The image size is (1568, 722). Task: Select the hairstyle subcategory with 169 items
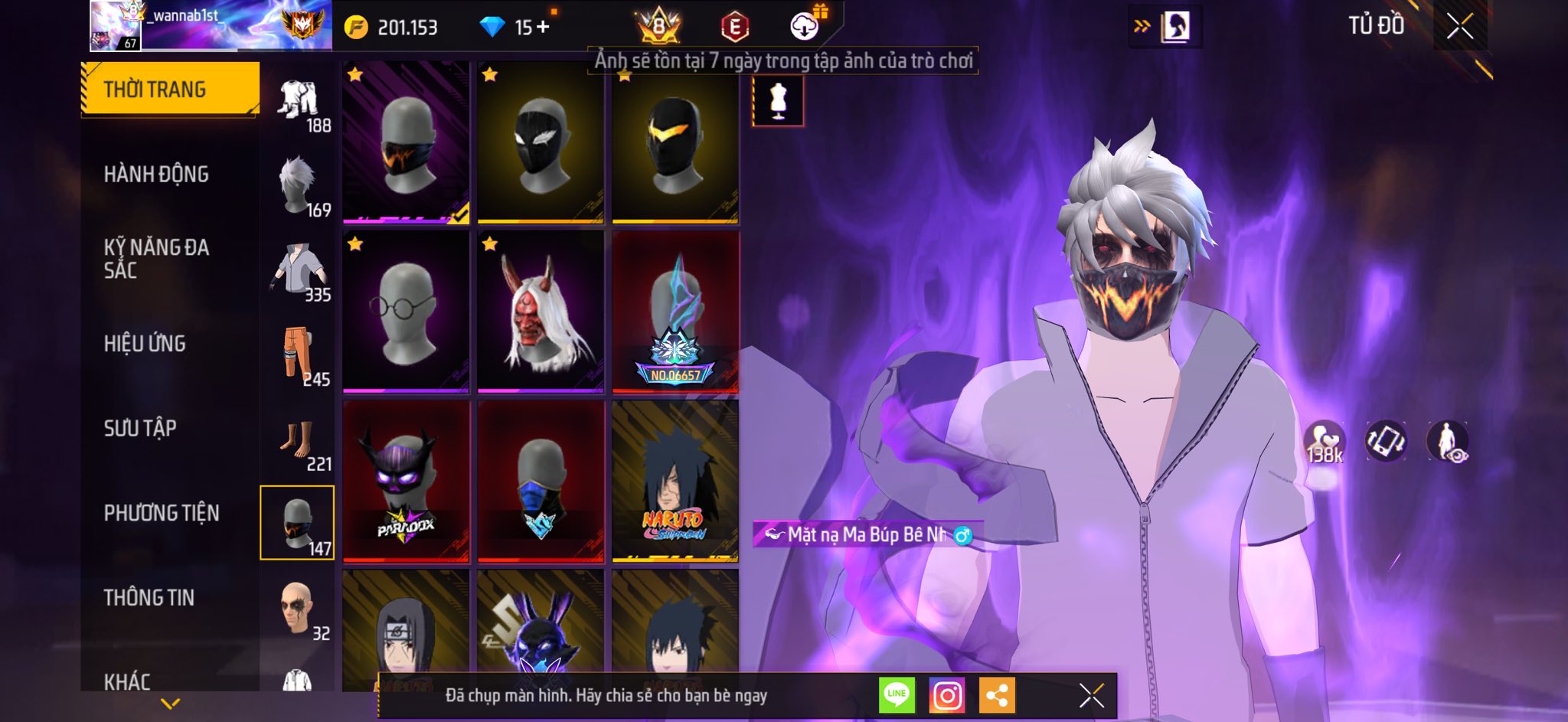[x=298, y=186]
